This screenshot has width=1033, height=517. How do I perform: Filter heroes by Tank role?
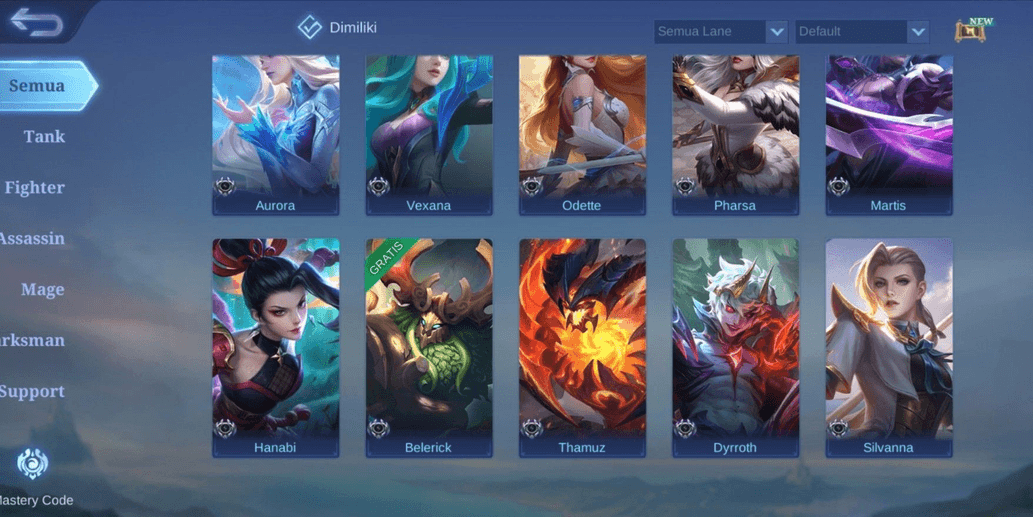pos(44,137)
